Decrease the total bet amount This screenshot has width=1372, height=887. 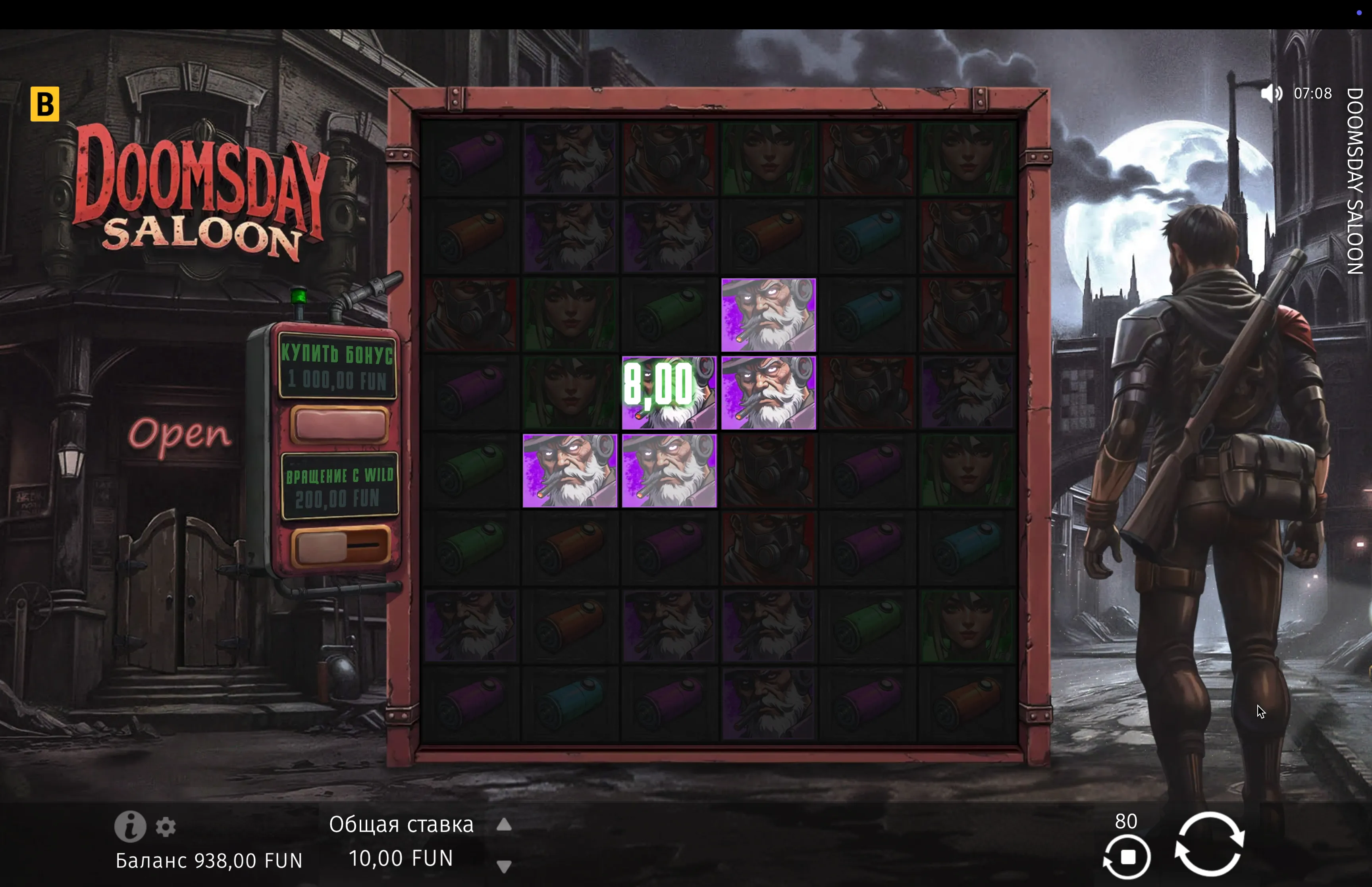coord(504,866)
